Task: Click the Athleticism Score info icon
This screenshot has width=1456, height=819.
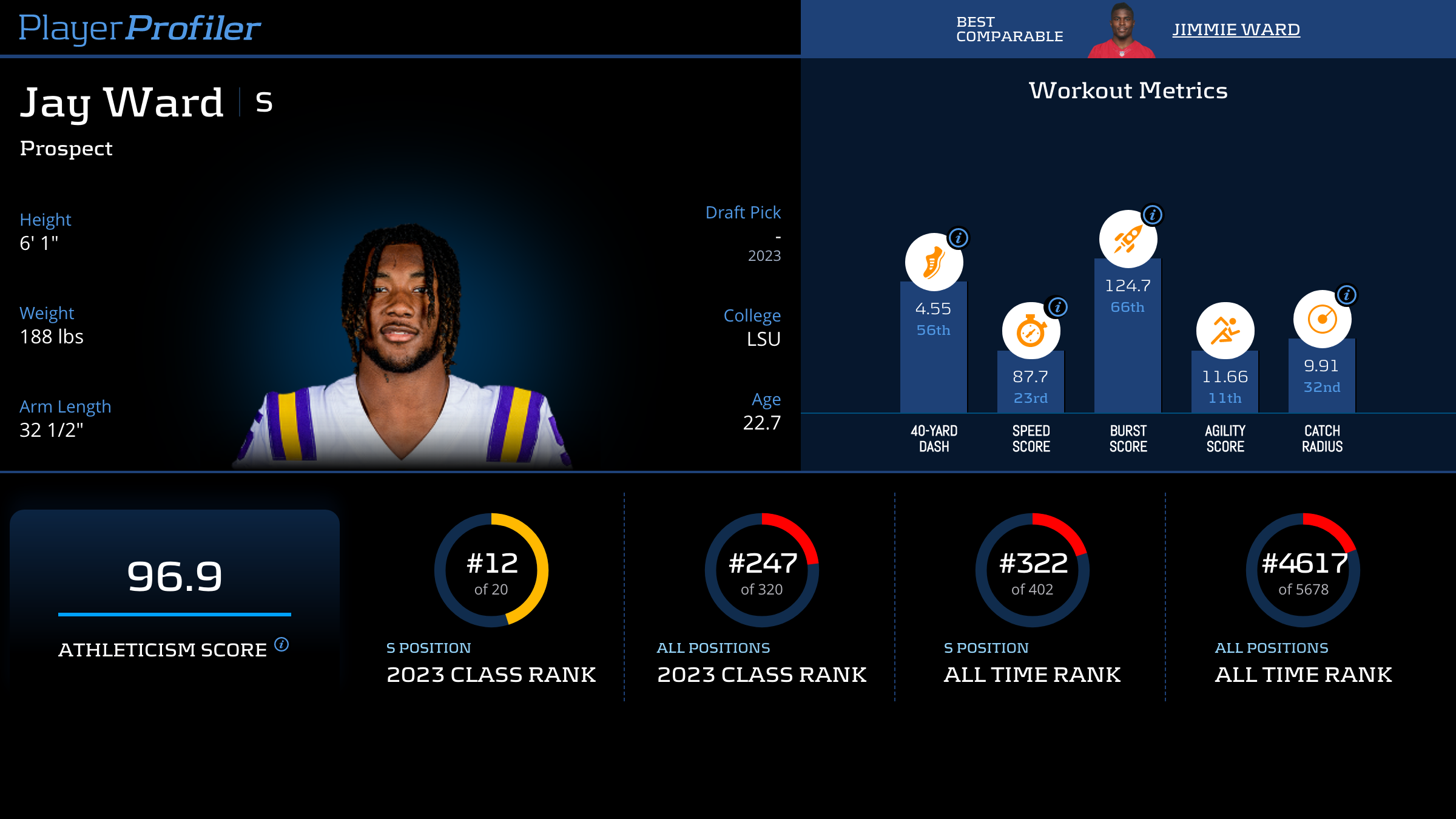Action: tap(281, 644)
